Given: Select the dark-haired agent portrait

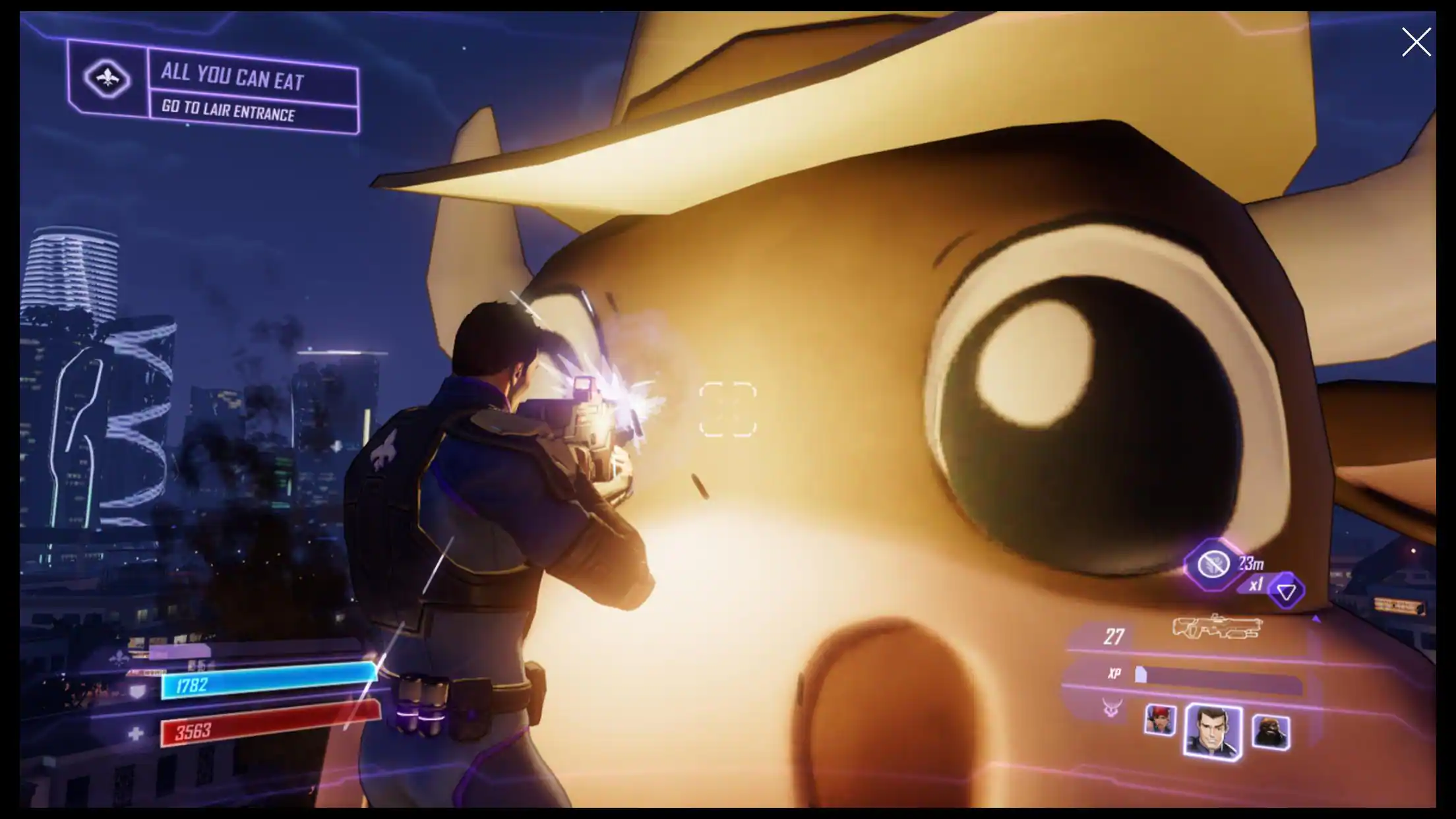Looking at the screenshot, I should coord(1213,731).
